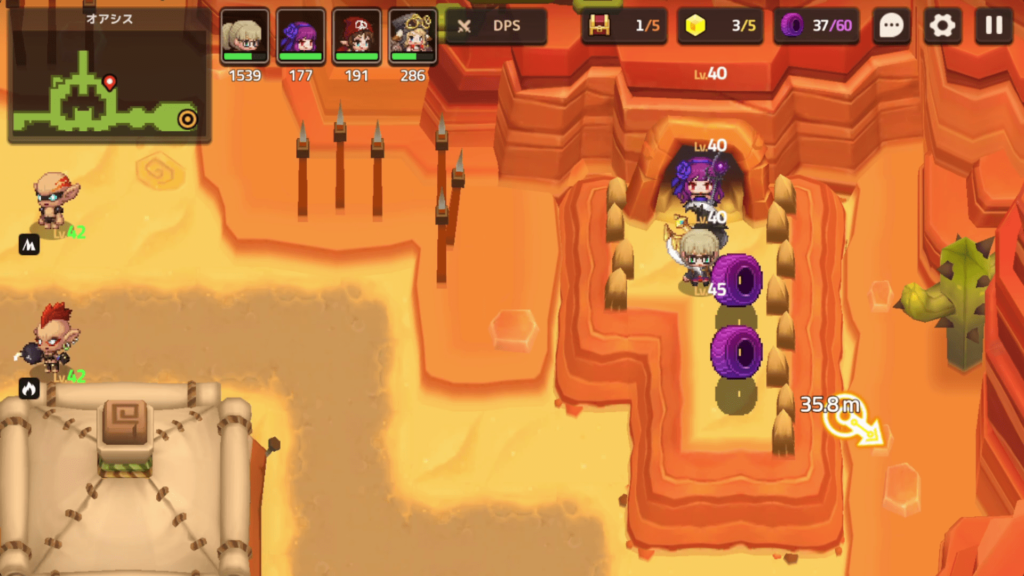Screen dimensions: 1024x576
Task: Open the gear settings menu
Action: point(942,26)
